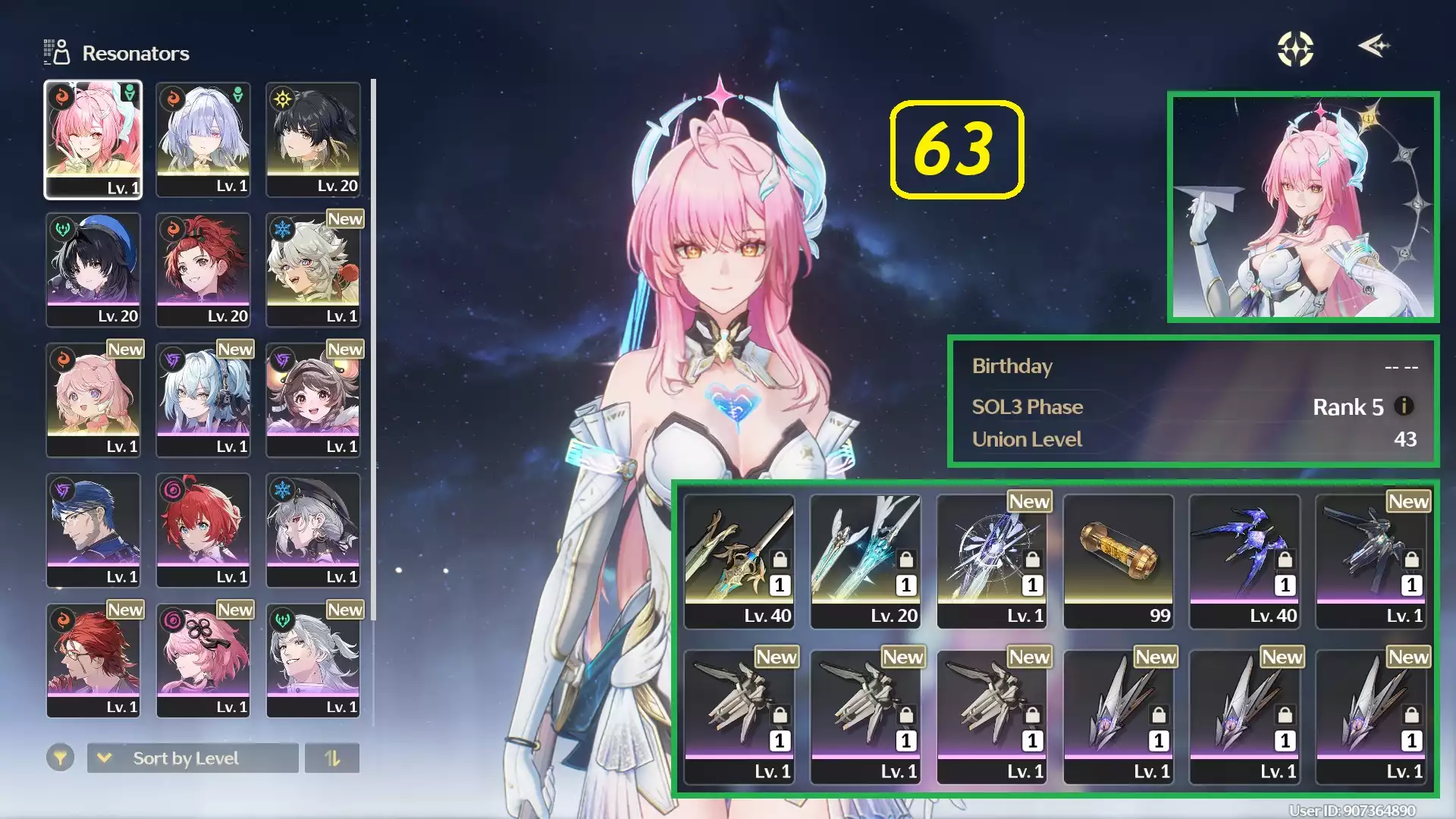Select the blue-beret Lv. 20 resonator
The image size is (1456, 819).
(x=93, y=270)
